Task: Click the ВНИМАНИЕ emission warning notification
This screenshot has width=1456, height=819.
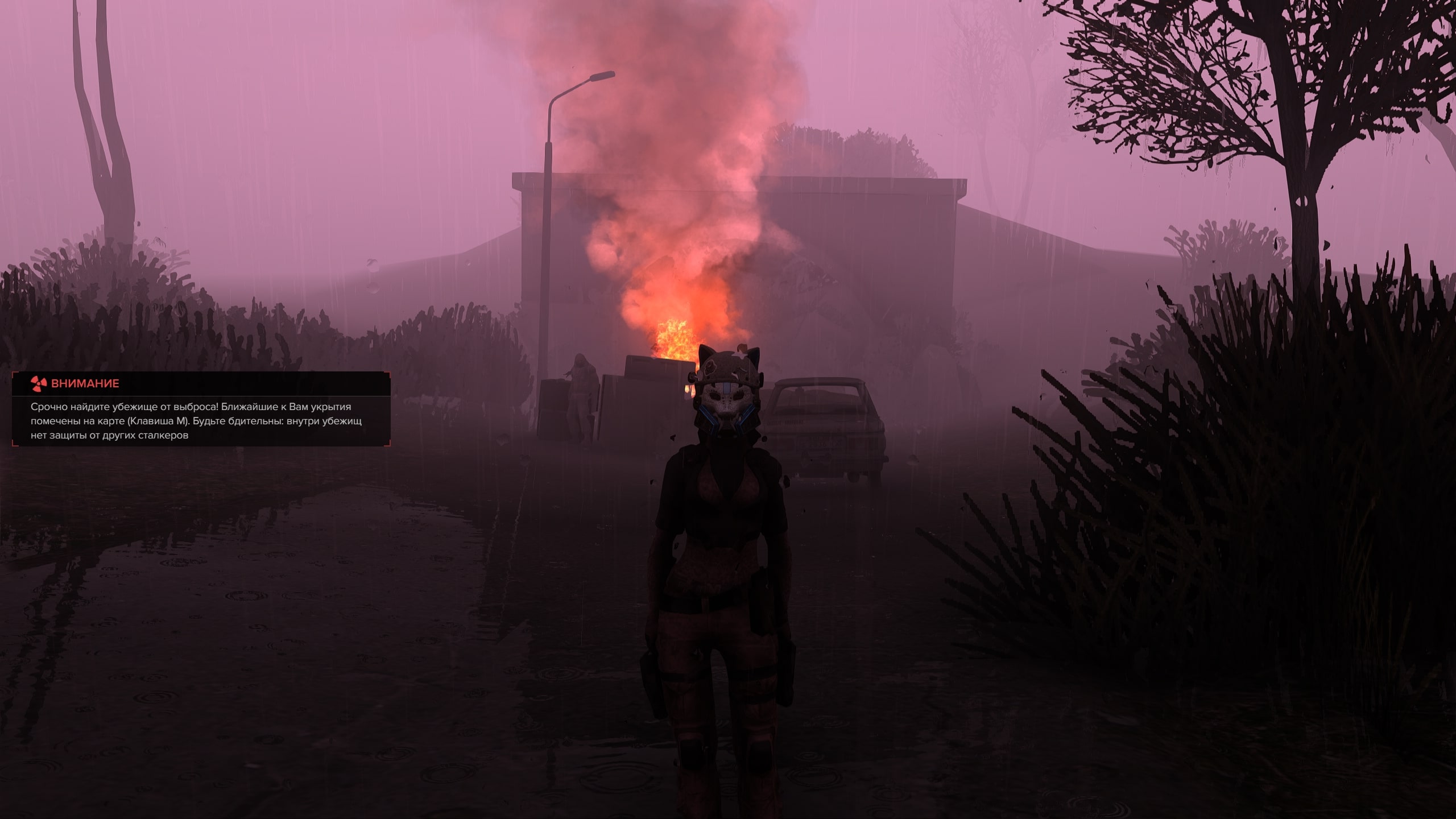Action: pos(201,409)
